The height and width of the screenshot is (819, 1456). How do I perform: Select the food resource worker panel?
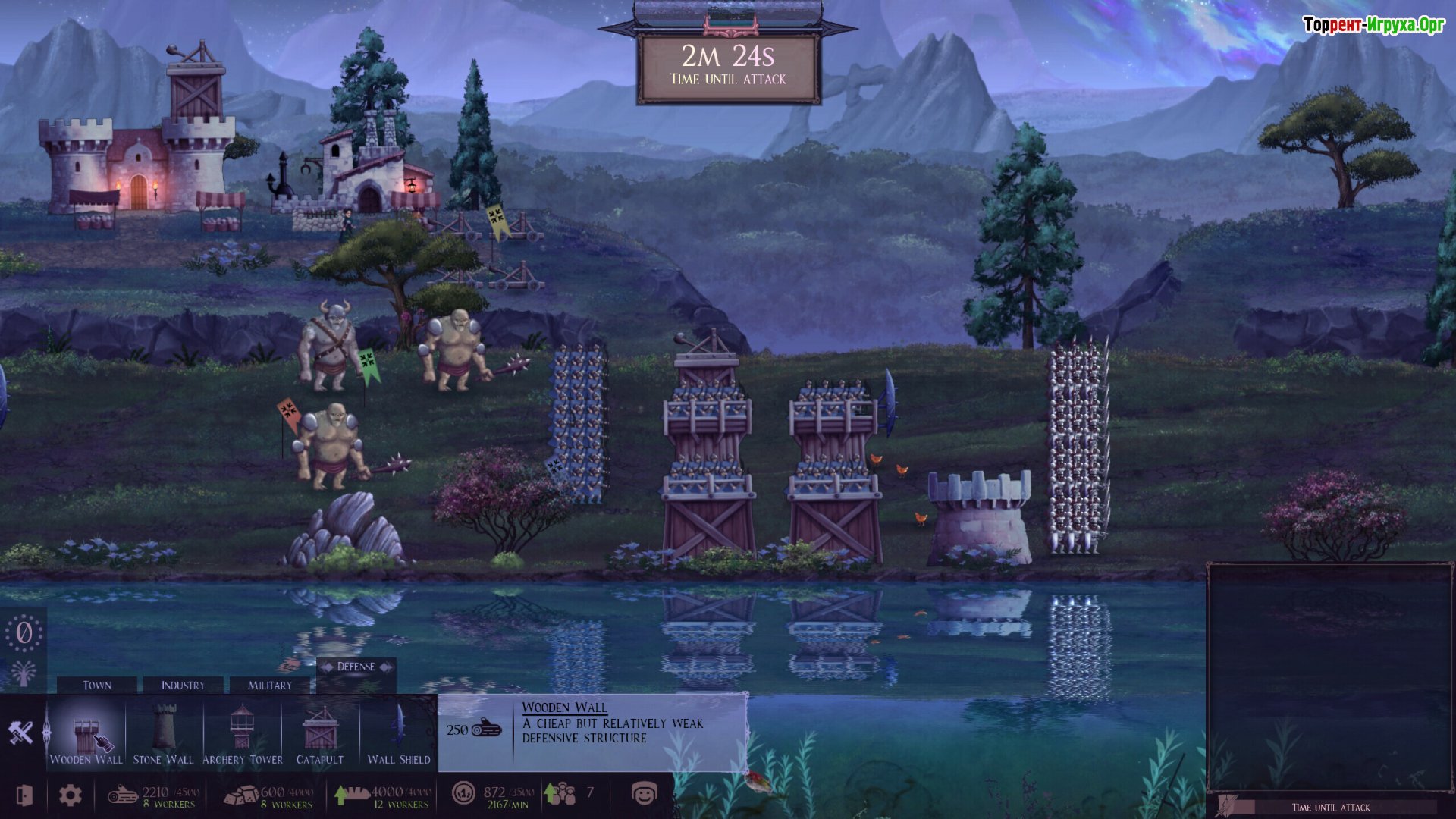383,795
